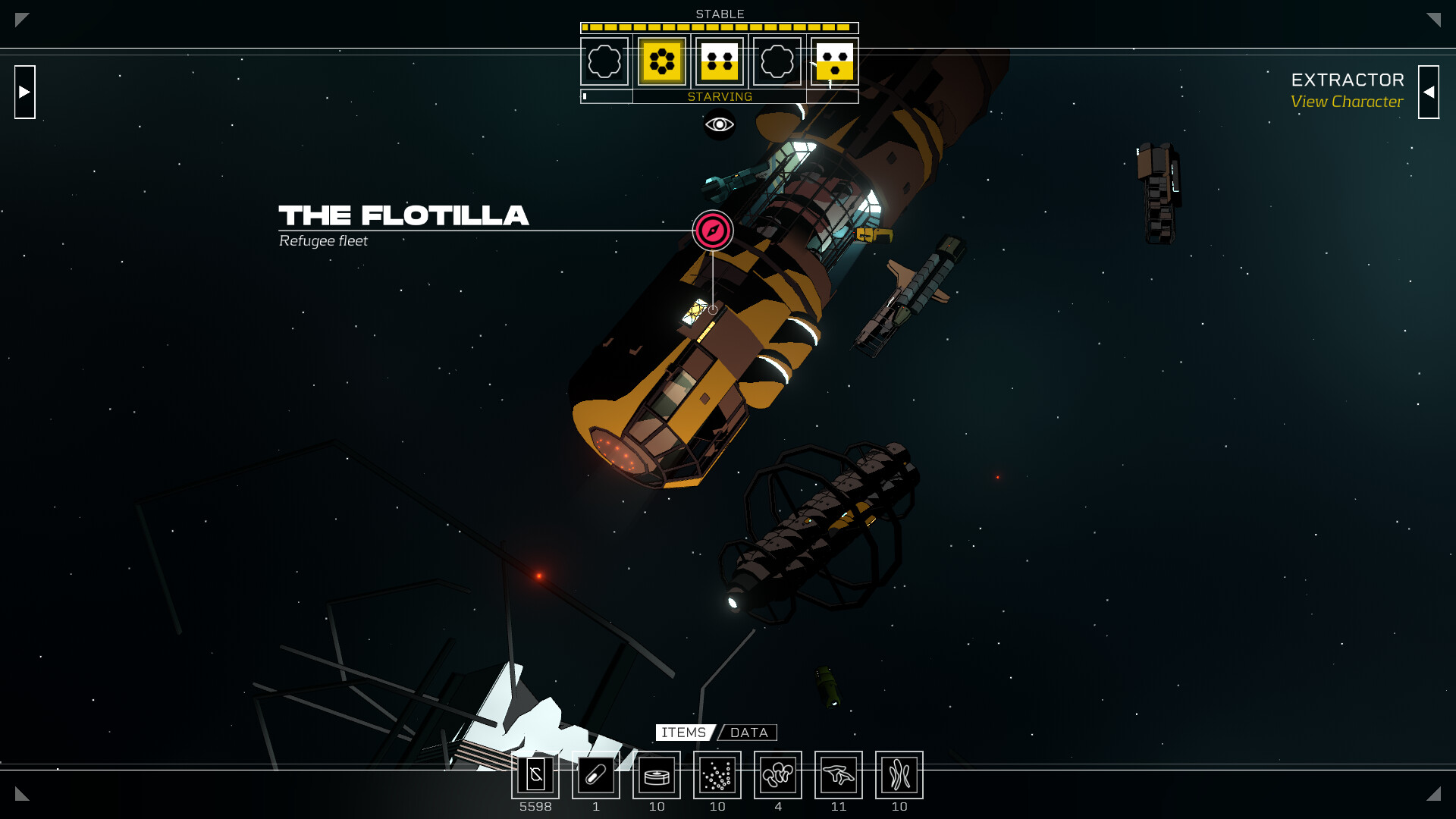Click the fuel cell resource showing 5598
Screen dimensions: 1456x819
click(x=535, y=775)
